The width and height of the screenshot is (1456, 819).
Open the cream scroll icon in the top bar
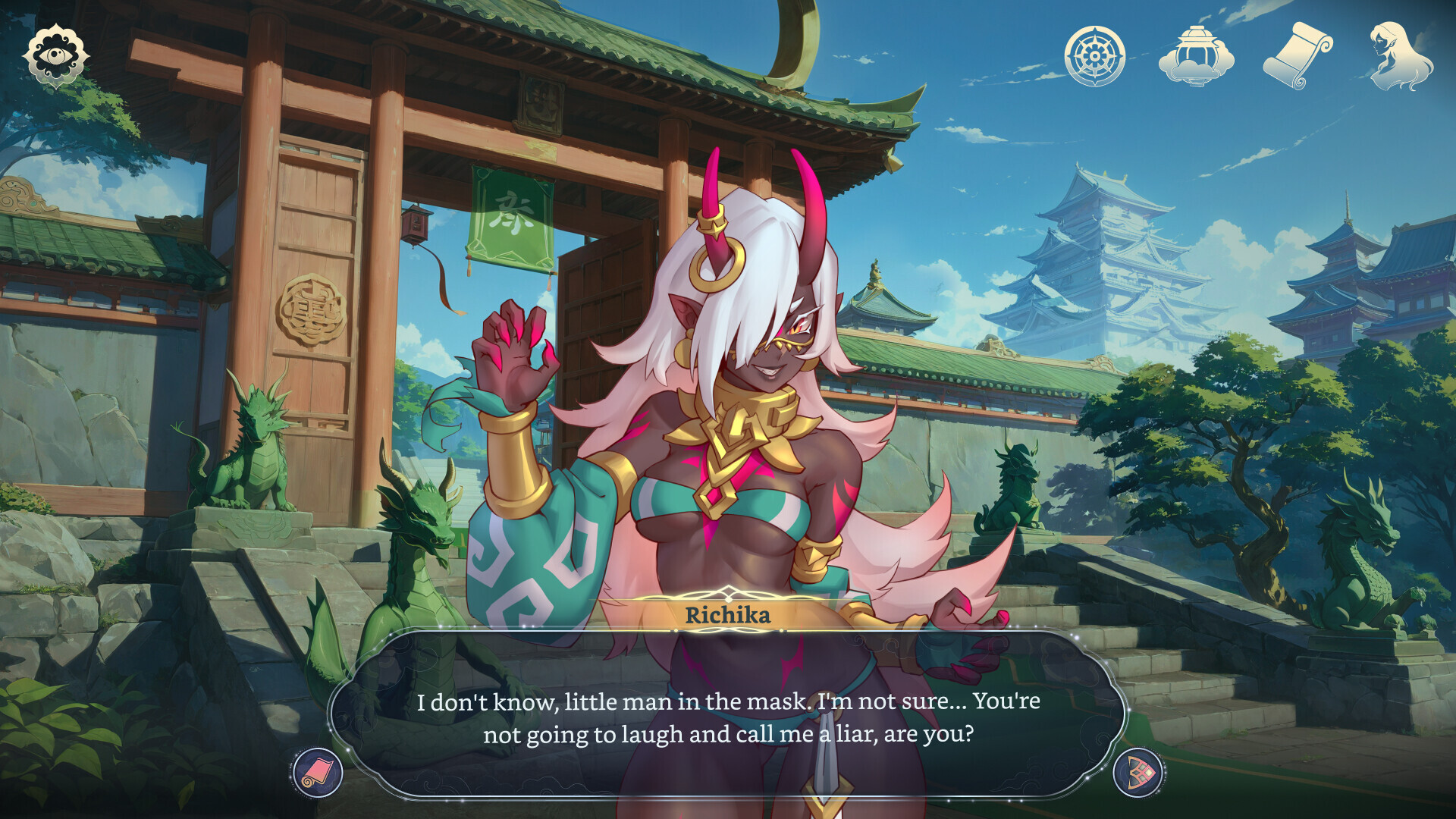point(1298,56)
